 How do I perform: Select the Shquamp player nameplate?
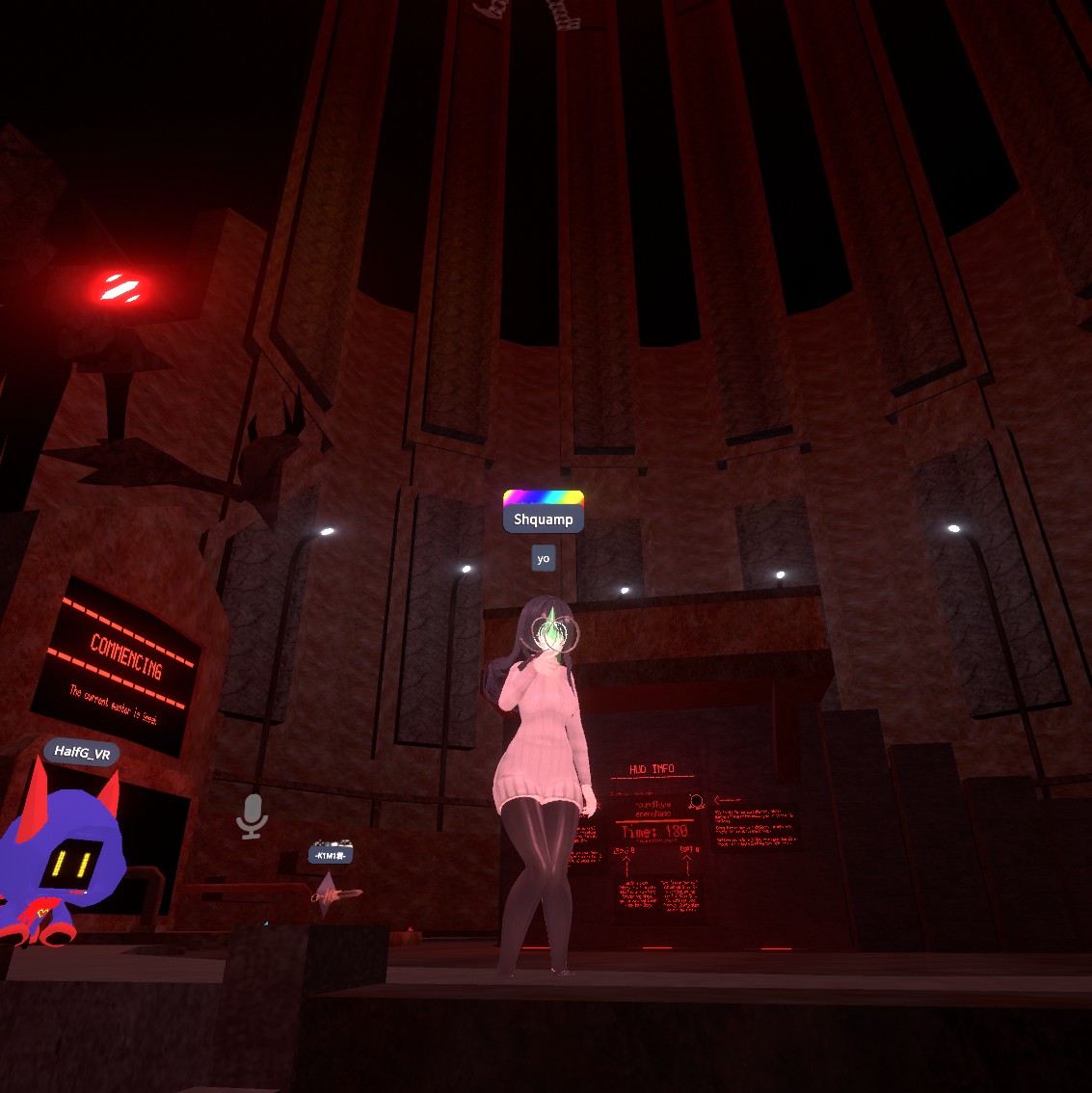pyautogui.click(x=544, y=520)
